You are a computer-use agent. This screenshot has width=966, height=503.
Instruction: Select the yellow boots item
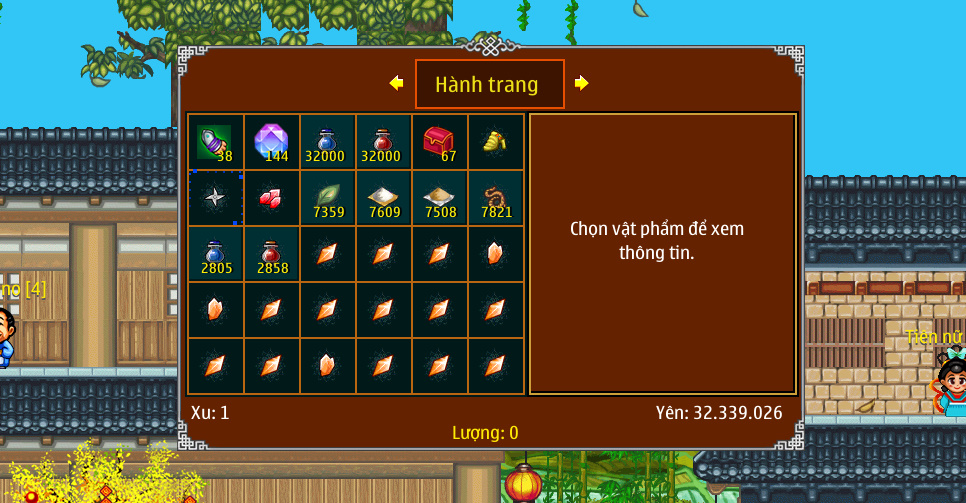click(x=495, y=142)
